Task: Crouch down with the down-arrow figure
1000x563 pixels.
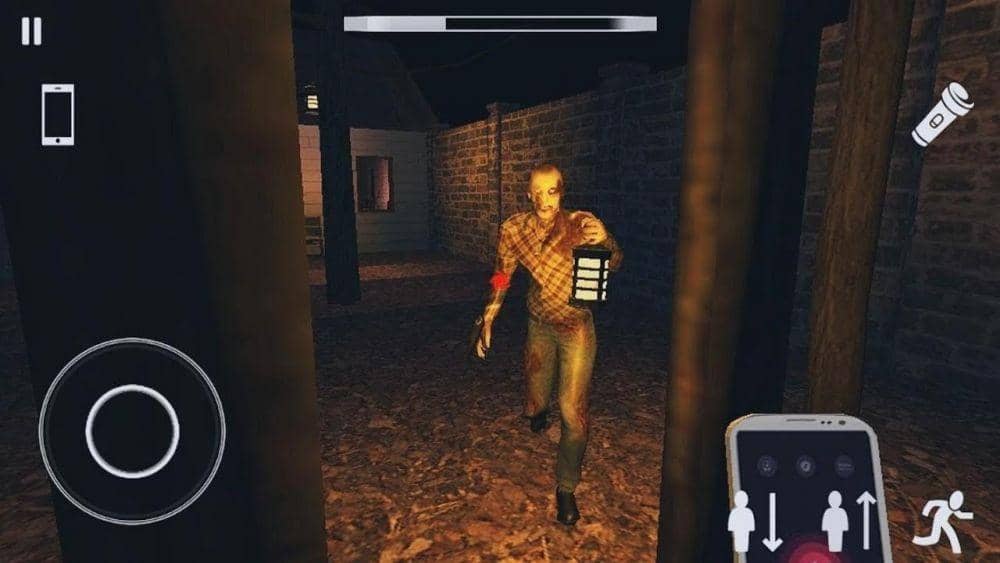Action: coord(755,519)
